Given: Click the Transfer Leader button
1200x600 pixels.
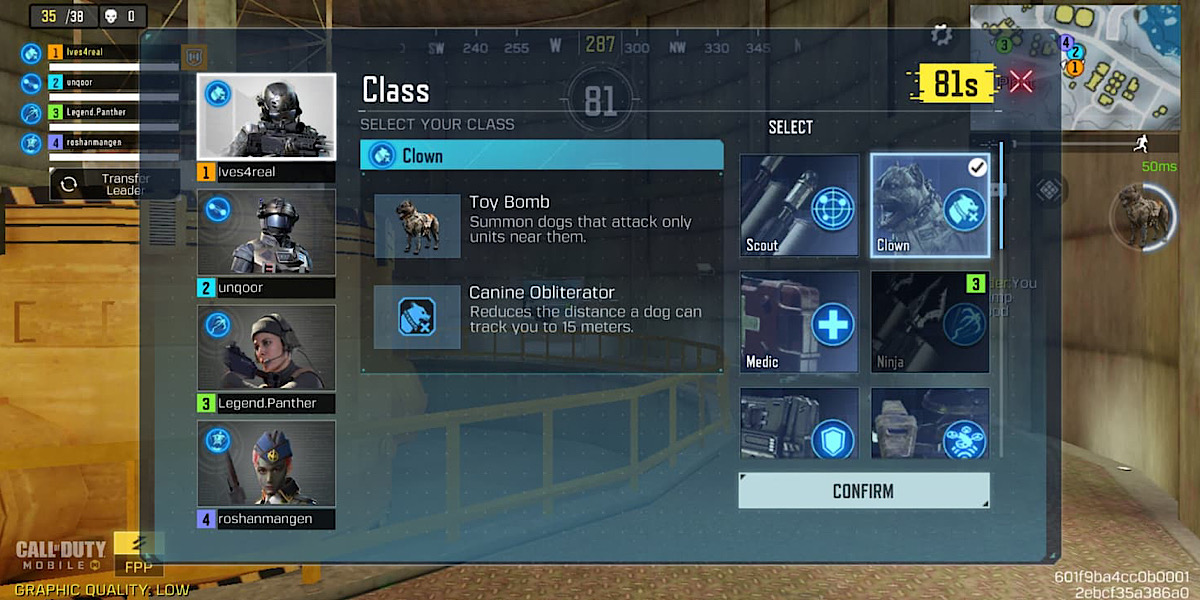Looking at the screenshot, I should click(x=115, y=184).
